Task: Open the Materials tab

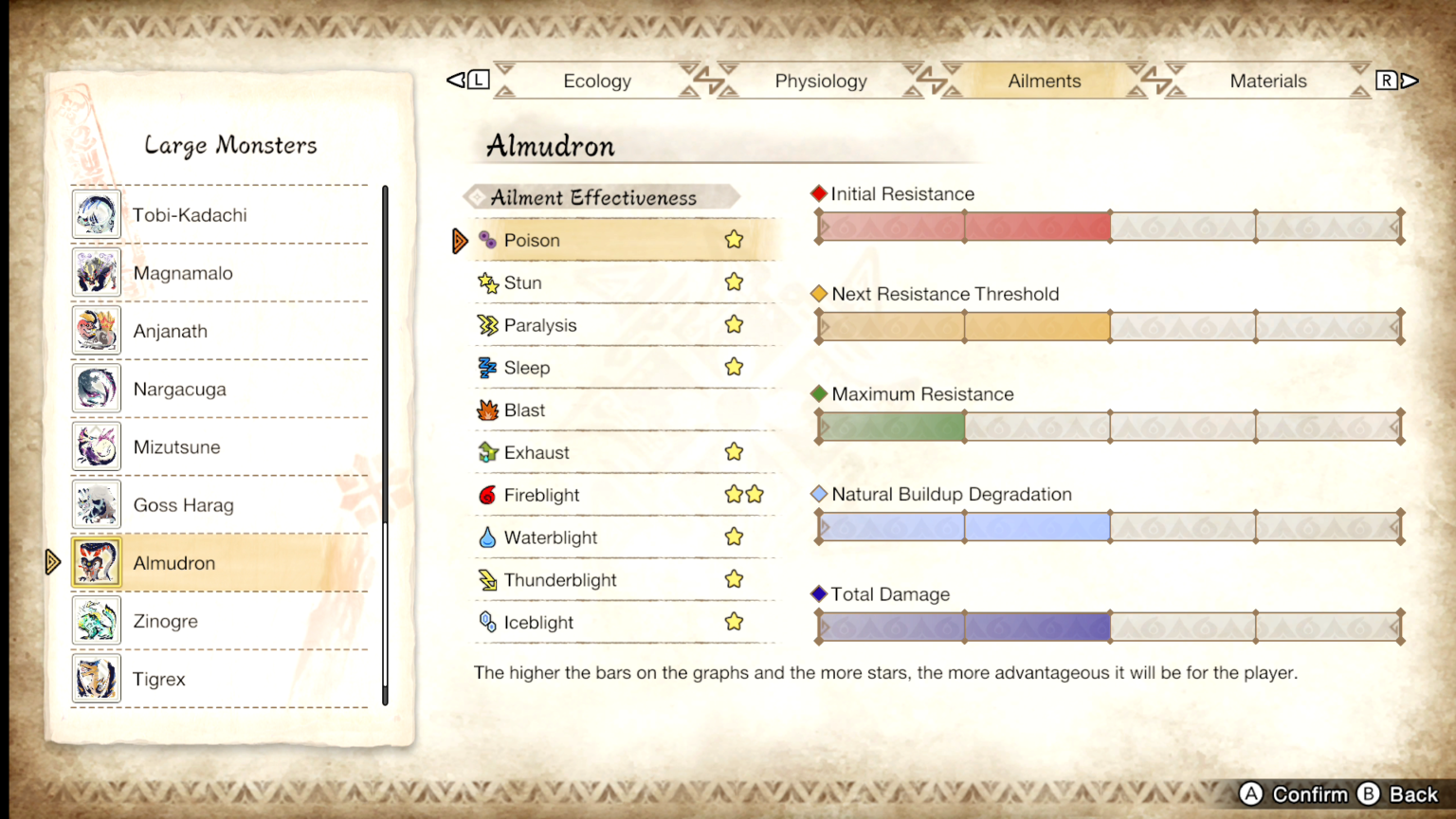Action: coord(1268,81)
